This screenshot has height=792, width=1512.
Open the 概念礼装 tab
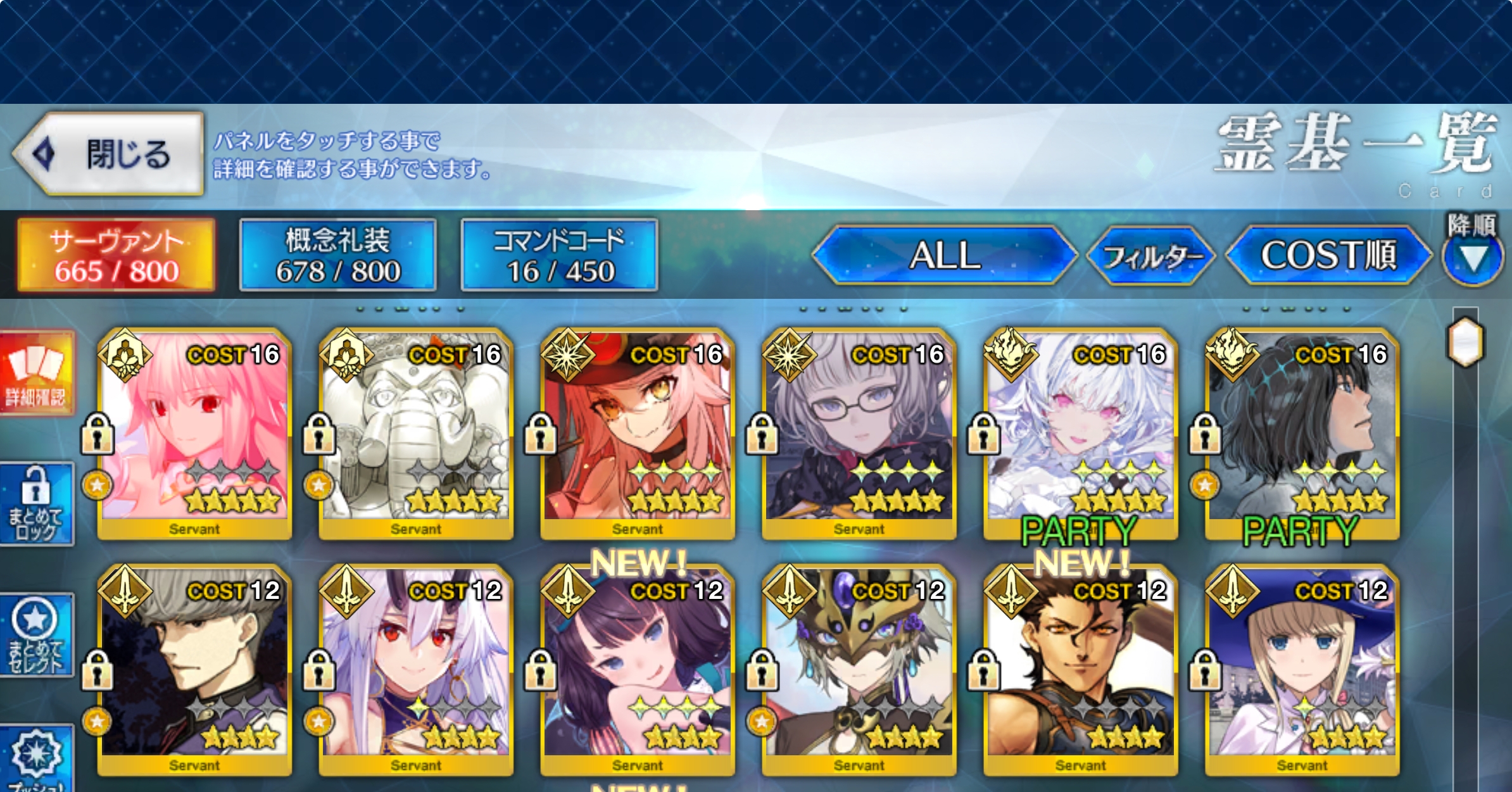pyautogui.click(x=338, y=255)
